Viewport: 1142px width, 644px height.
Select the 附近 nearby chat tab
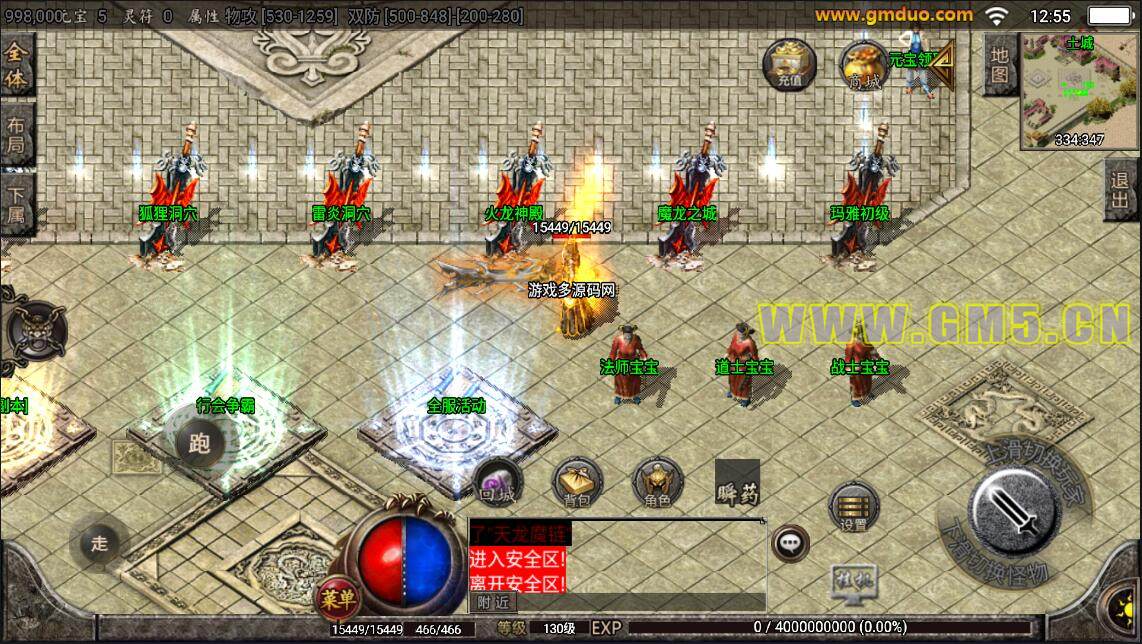[493, 602]
